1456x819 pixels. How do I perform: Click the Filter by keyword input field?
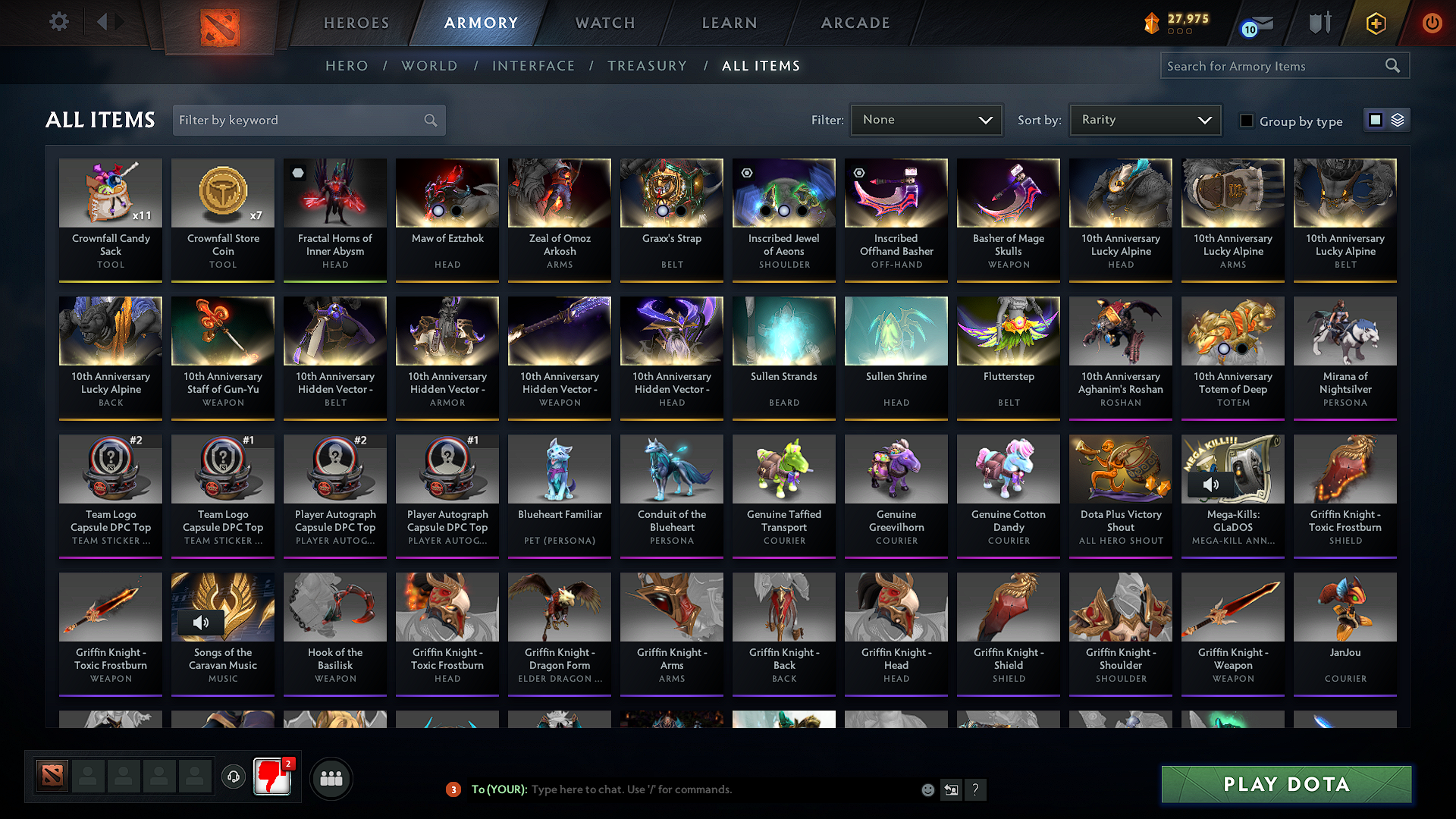pos(296,120)
